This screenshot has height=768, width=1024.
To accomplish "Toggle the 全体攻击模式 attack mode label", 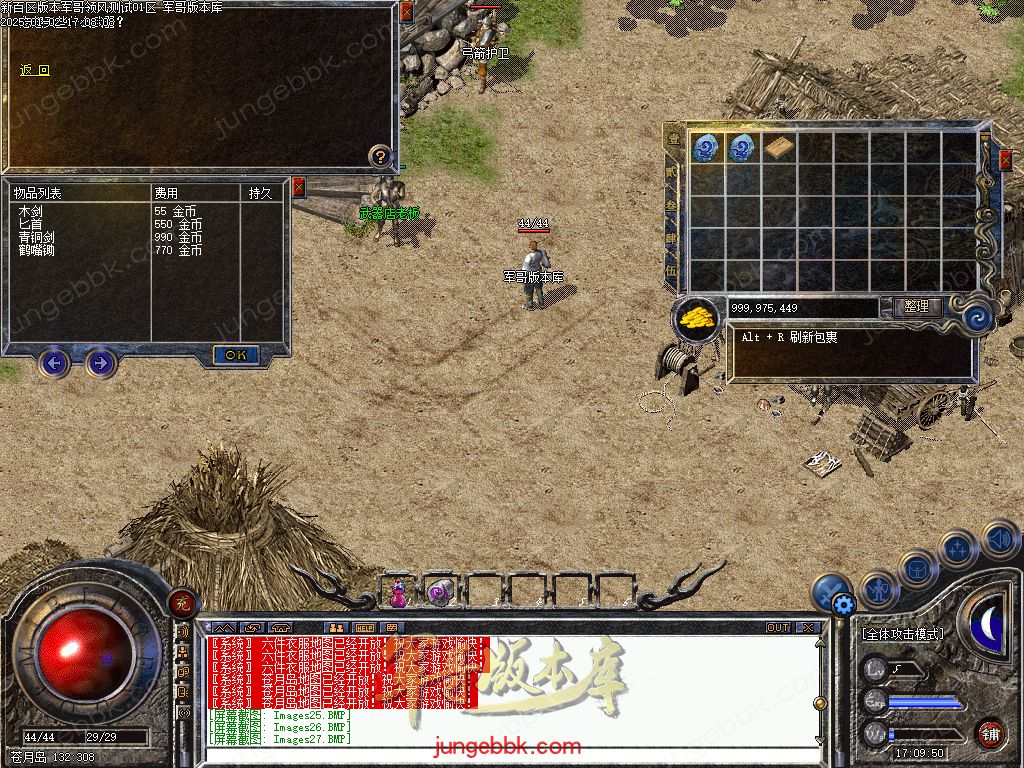I will [902, 634].
